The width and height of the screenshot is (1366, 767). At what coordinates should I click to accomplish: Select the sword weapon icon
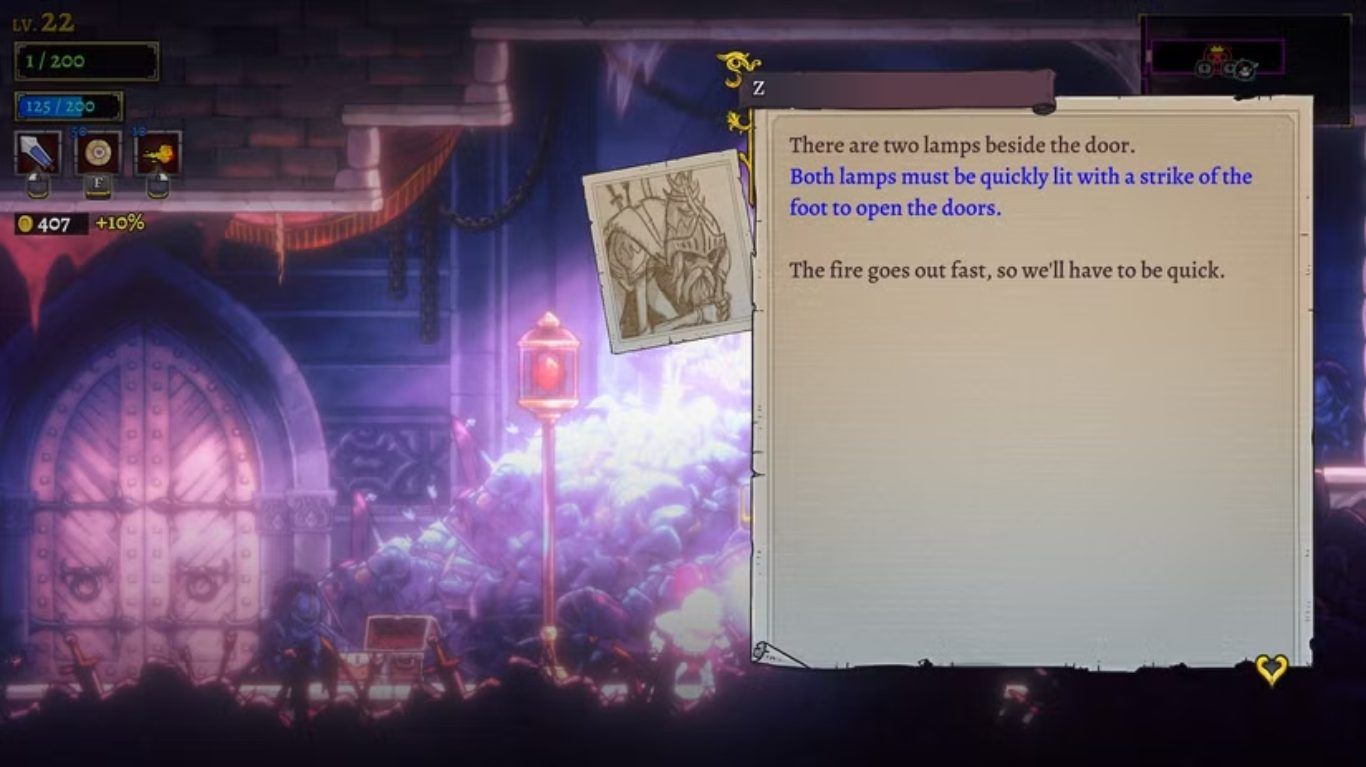tap(38, 153)
